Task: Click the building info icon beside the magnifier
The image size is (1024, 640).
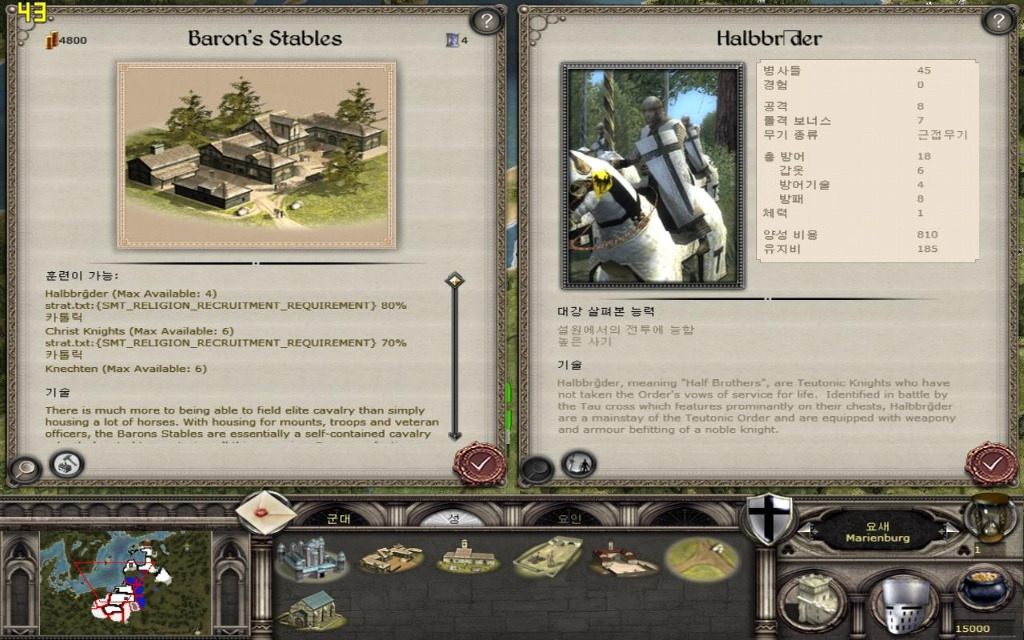Action: (x=66, y=465)
